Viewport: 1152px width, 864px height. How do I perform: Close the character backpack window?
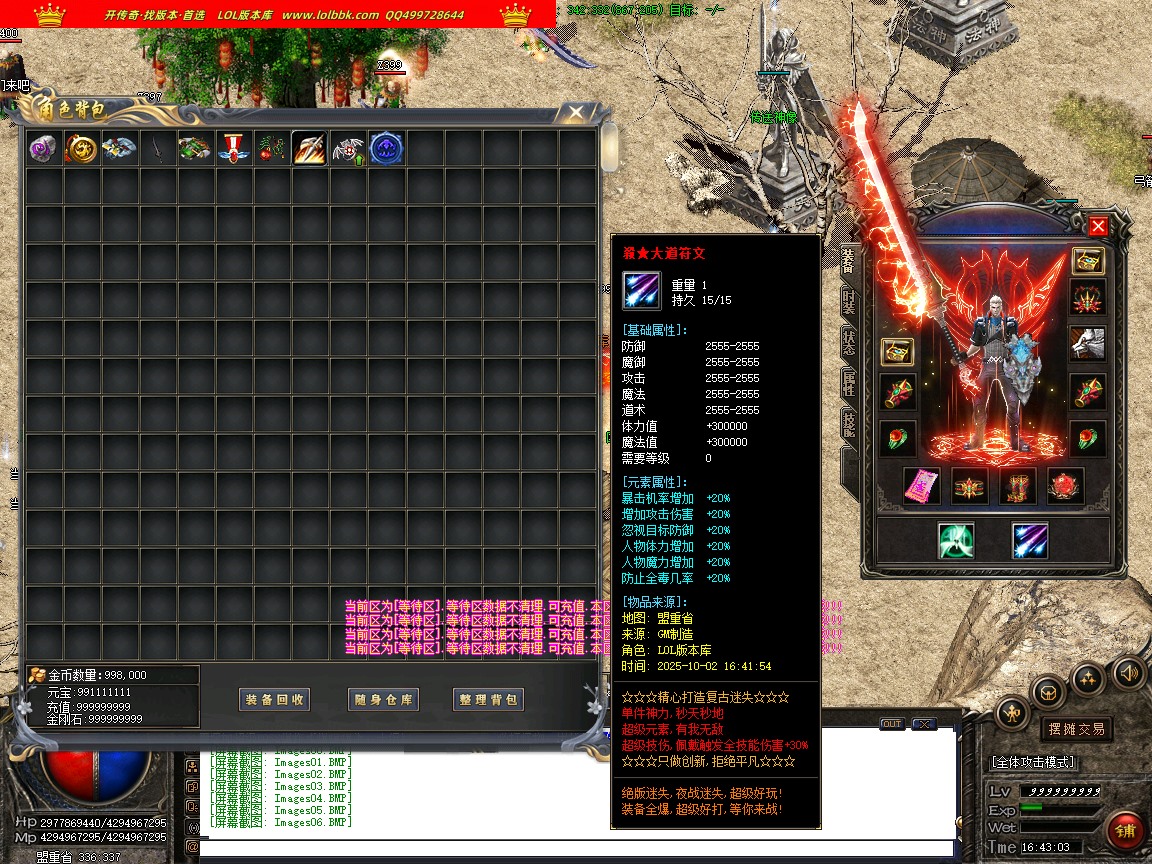point(575,113)
